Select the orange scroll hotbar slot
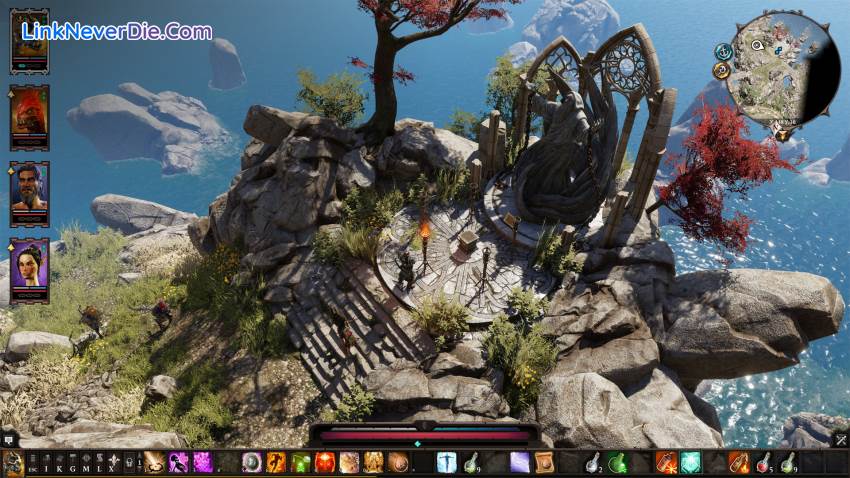Viewport: 850px width, 478px height. pos(544,462)
